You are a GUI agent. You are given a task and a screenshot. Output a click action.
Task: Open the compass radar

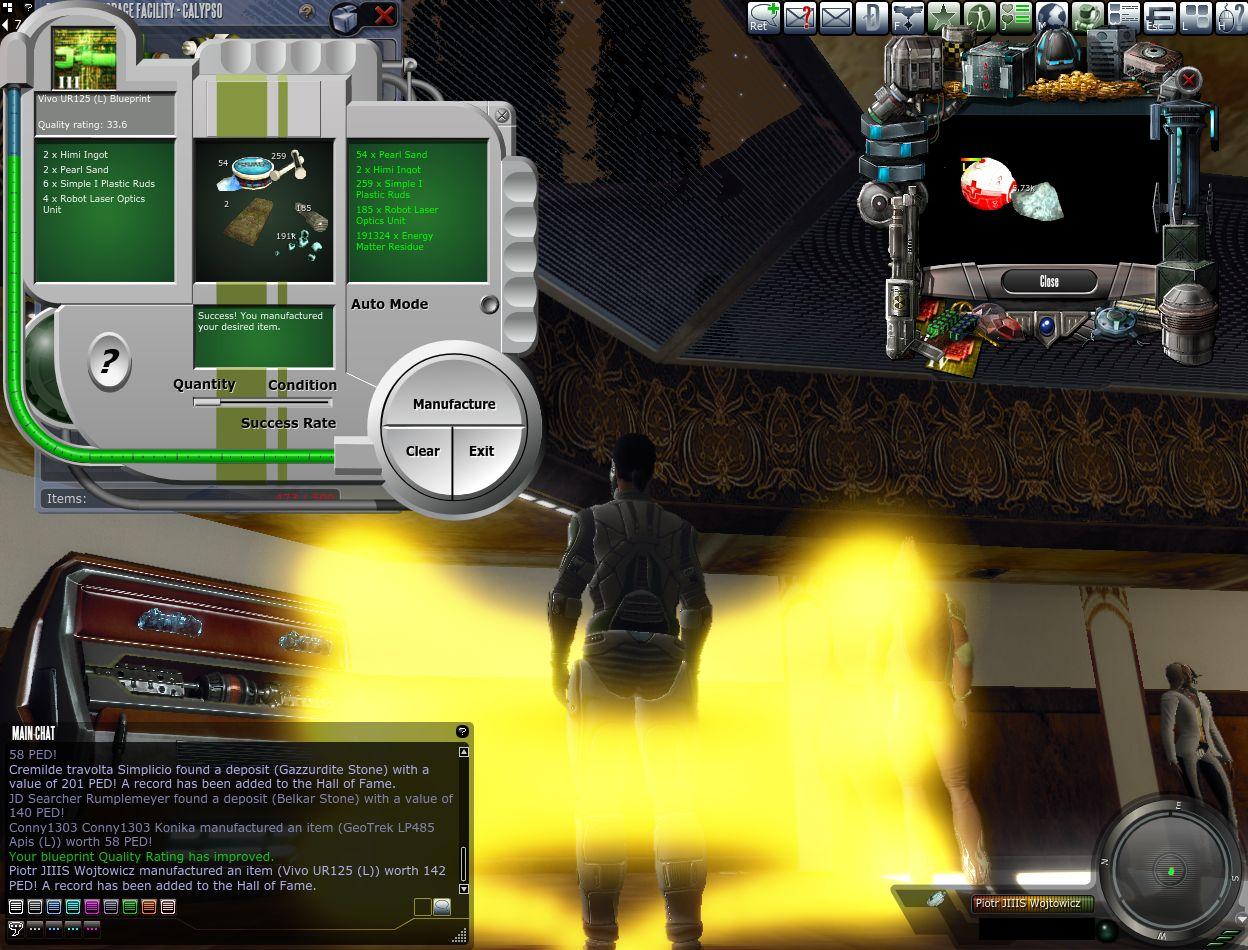(x=1172, y=872)
